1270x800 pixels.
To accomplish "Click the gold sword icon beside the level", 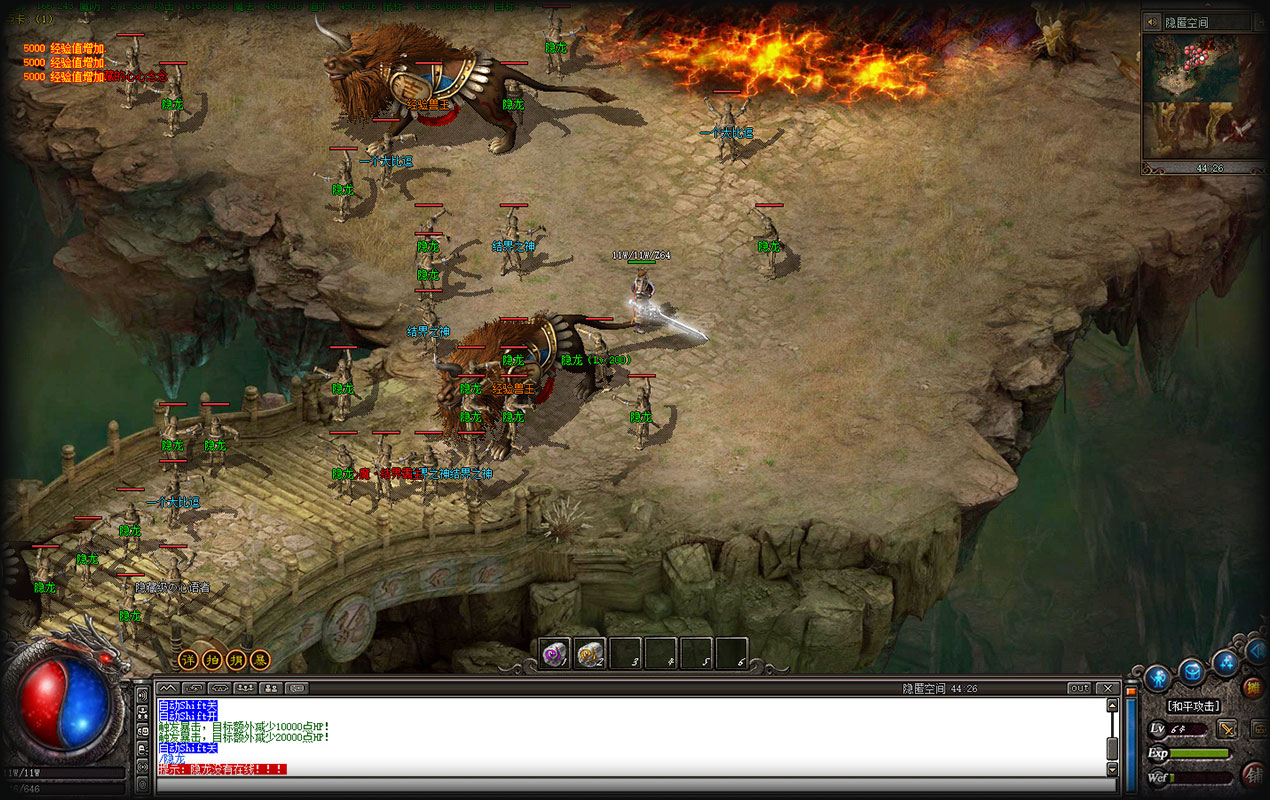I will click(1227, 729).
